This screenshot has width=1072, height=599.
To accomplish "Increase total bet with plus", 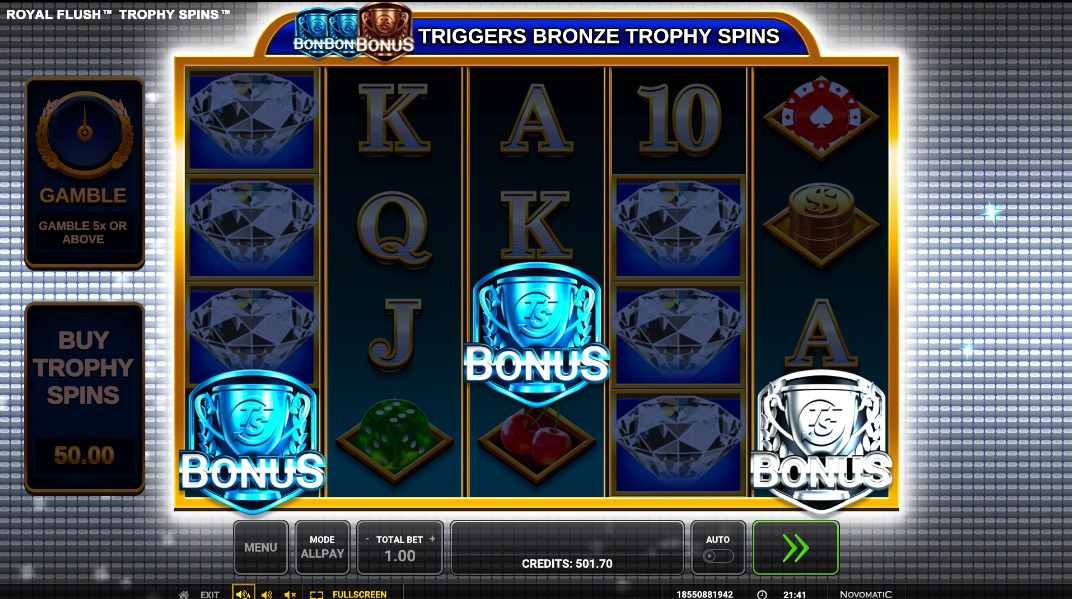I will coord(433,539).
